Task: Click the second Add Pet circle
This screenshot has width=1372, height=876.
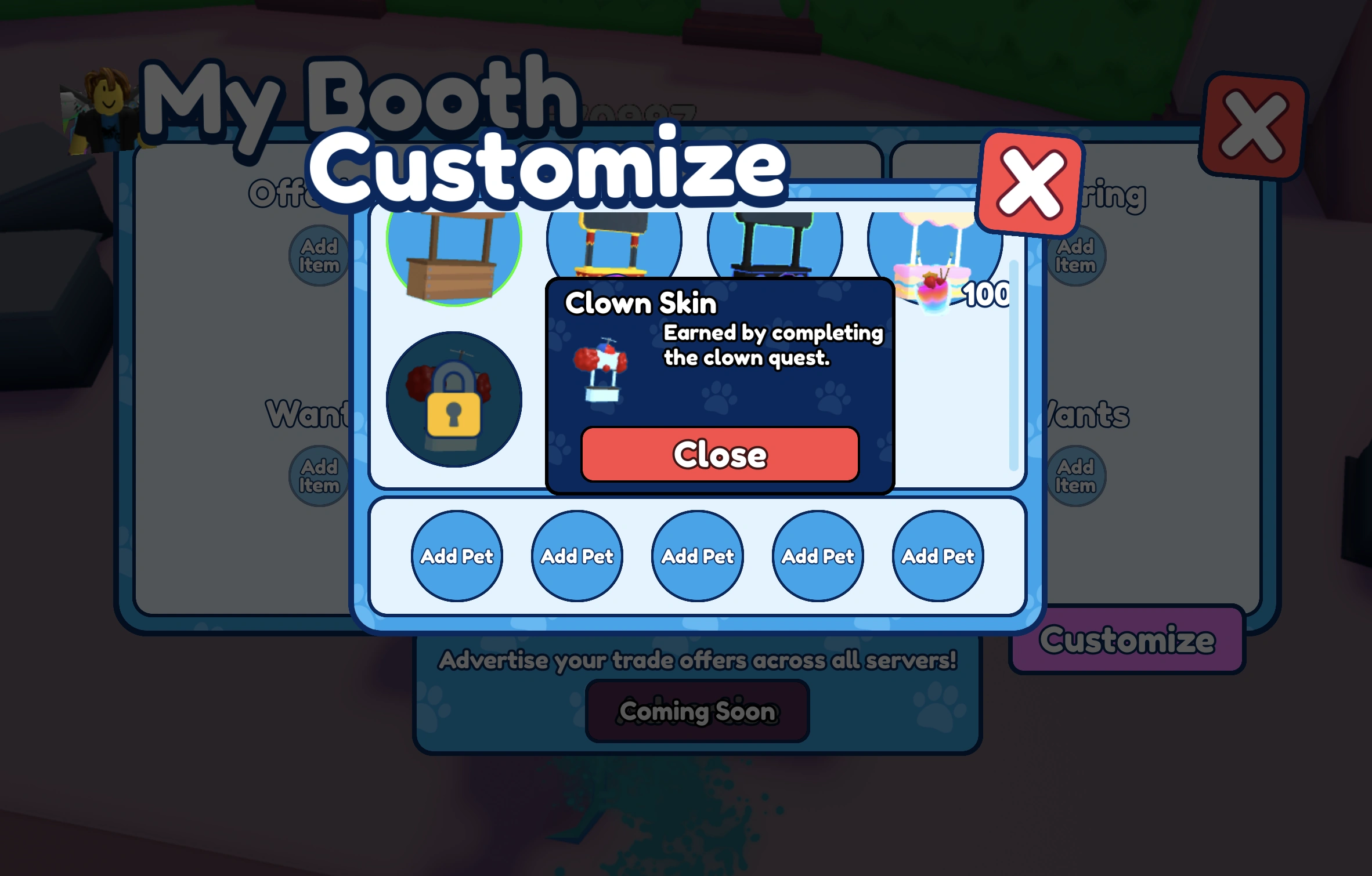Action: click(577, 556)
